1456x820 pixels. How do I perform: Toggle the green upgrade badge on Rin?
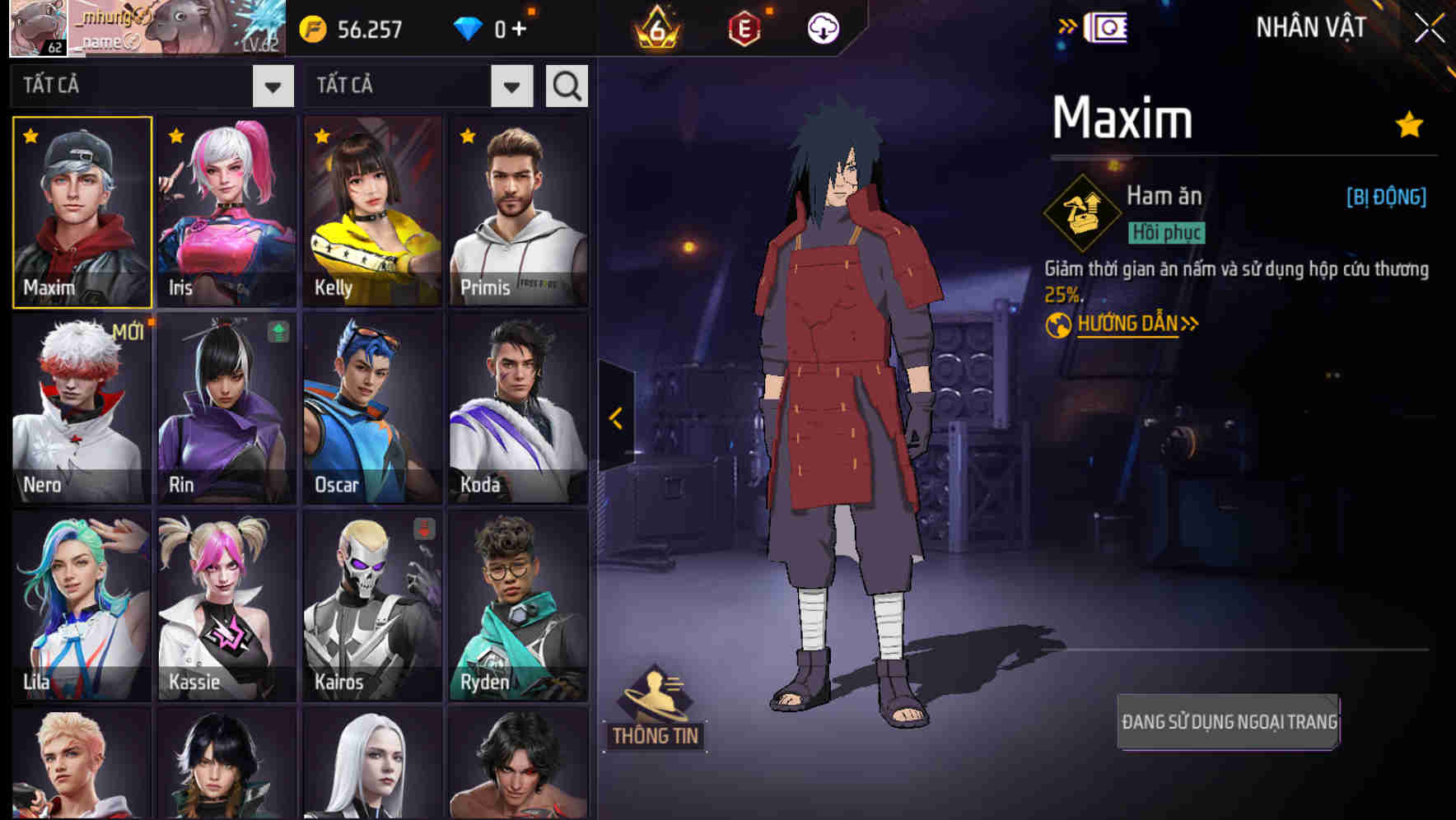[x=278, y=332]
